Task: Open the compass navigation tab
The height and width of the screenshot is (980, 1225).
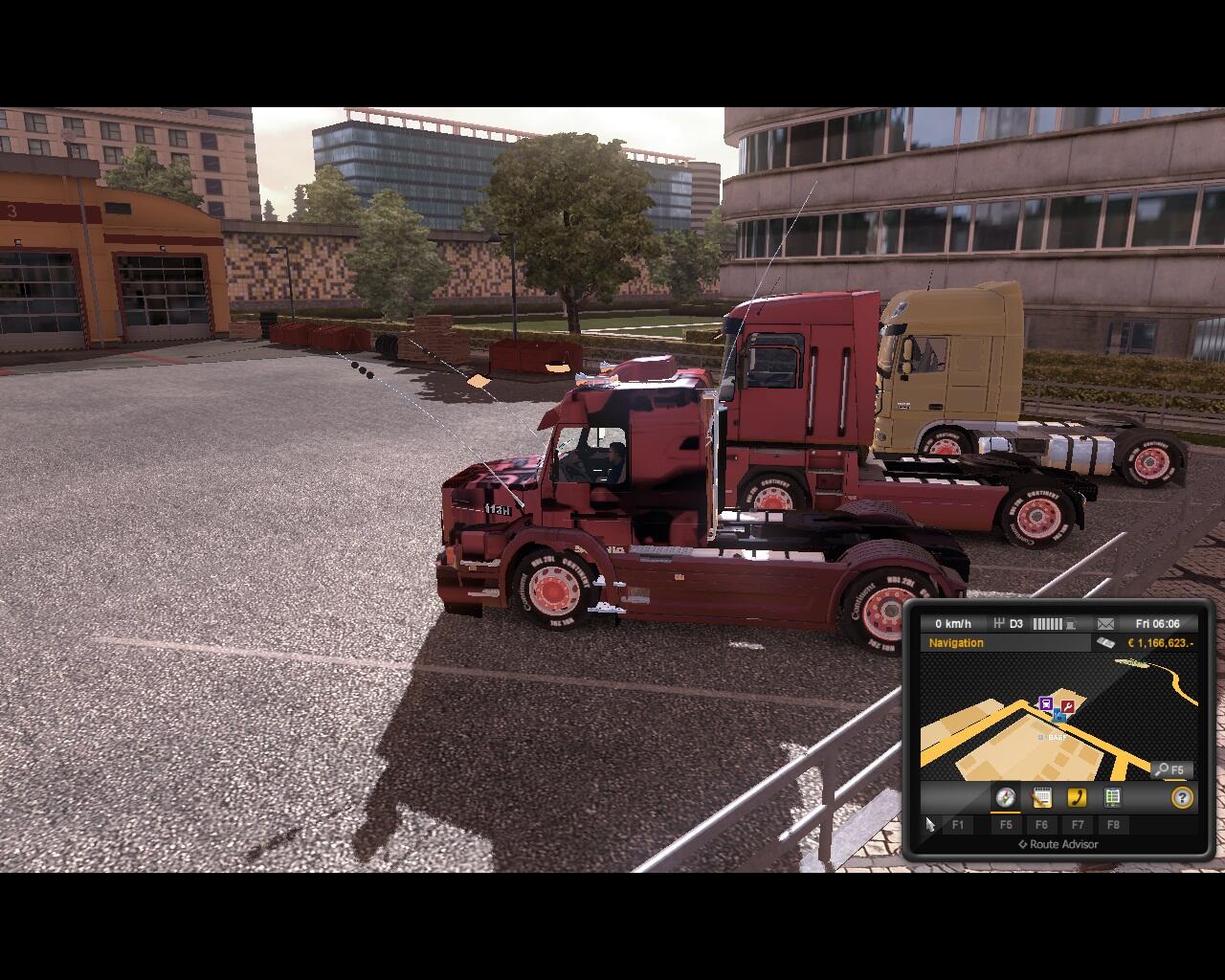Action: (x=1005, y=797)
